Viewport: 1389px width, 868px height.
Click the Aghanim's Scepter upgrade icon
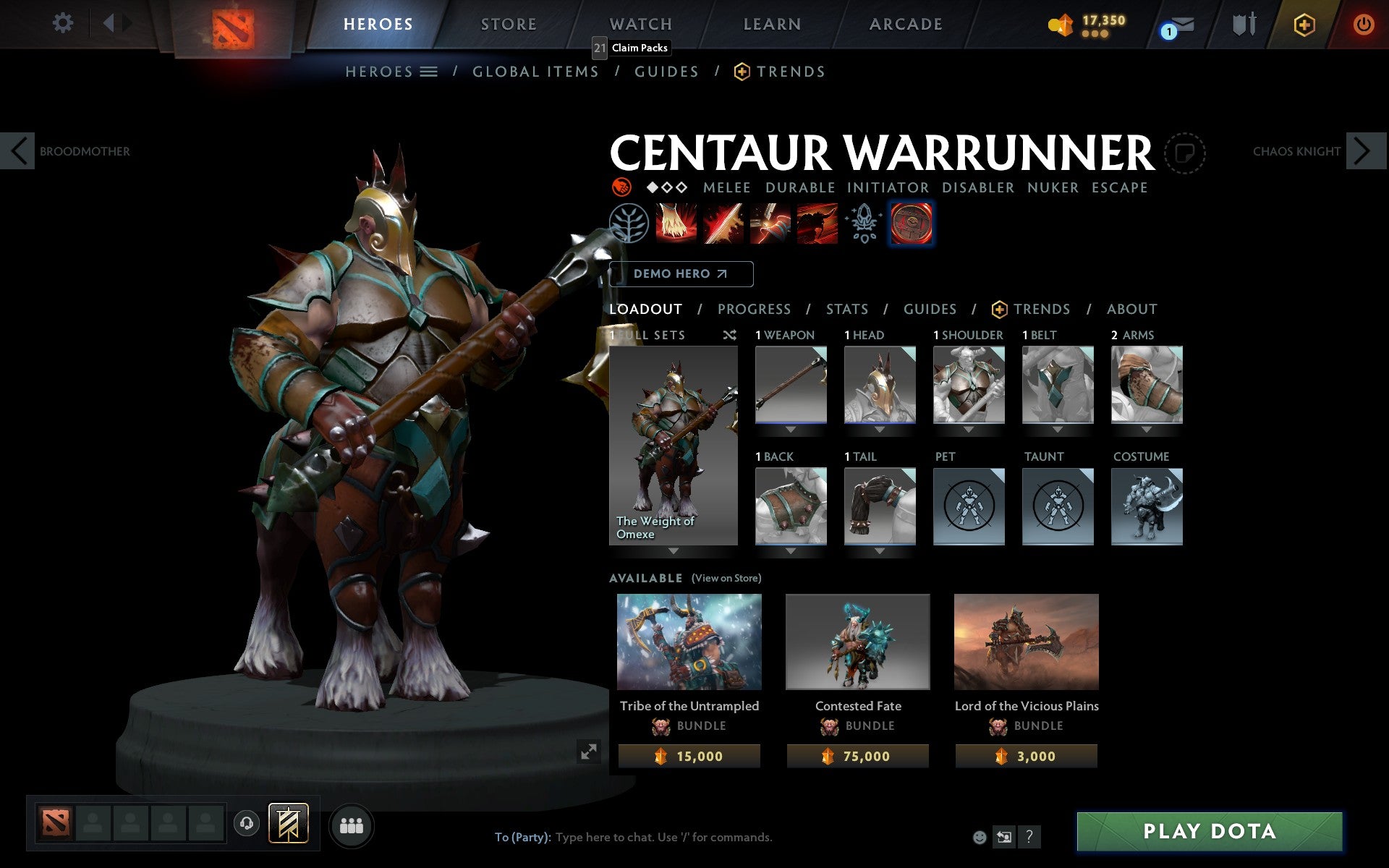click(863, 224)
